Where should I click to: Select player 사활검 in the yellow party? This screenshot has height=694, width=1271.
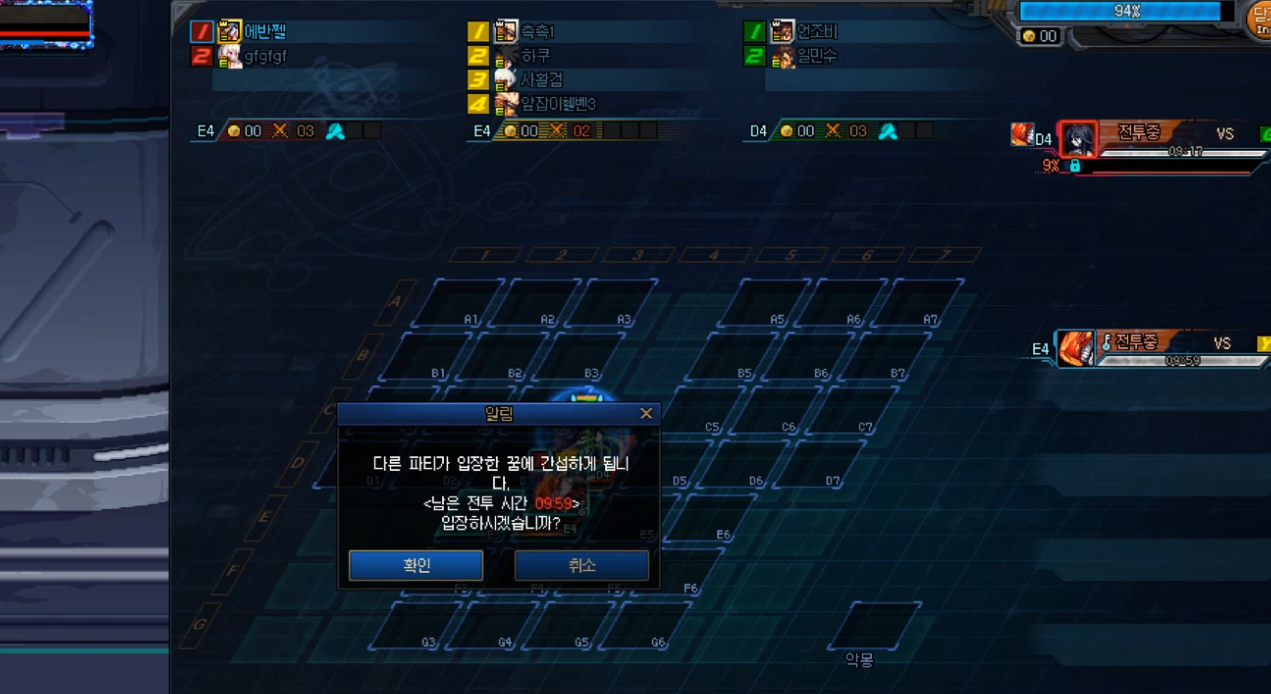pyautogui.click(x=541, y=80)
